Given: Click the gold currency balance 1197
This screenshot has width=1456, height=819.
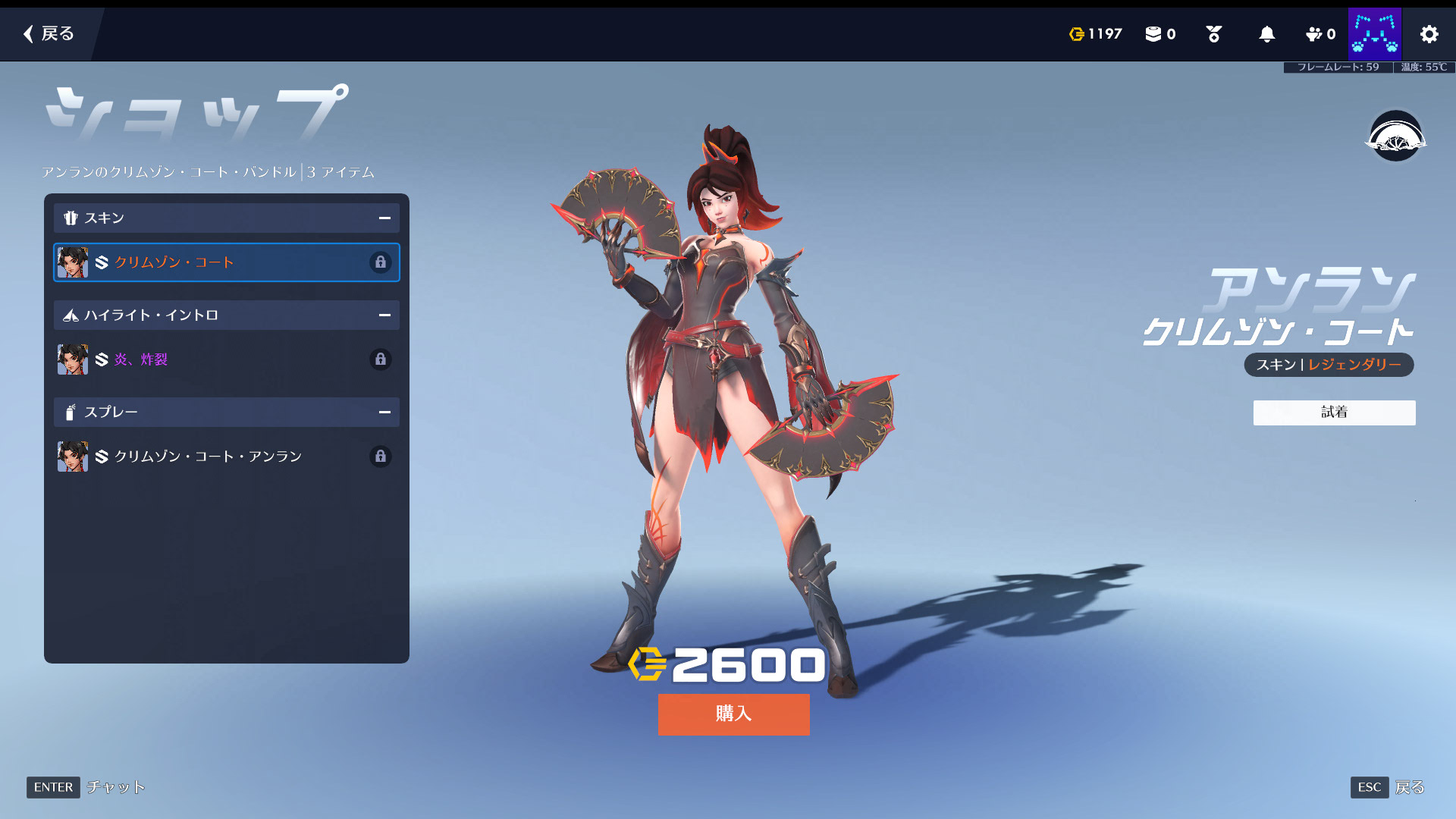Looking at the screenshot, I should point(1095,34).
